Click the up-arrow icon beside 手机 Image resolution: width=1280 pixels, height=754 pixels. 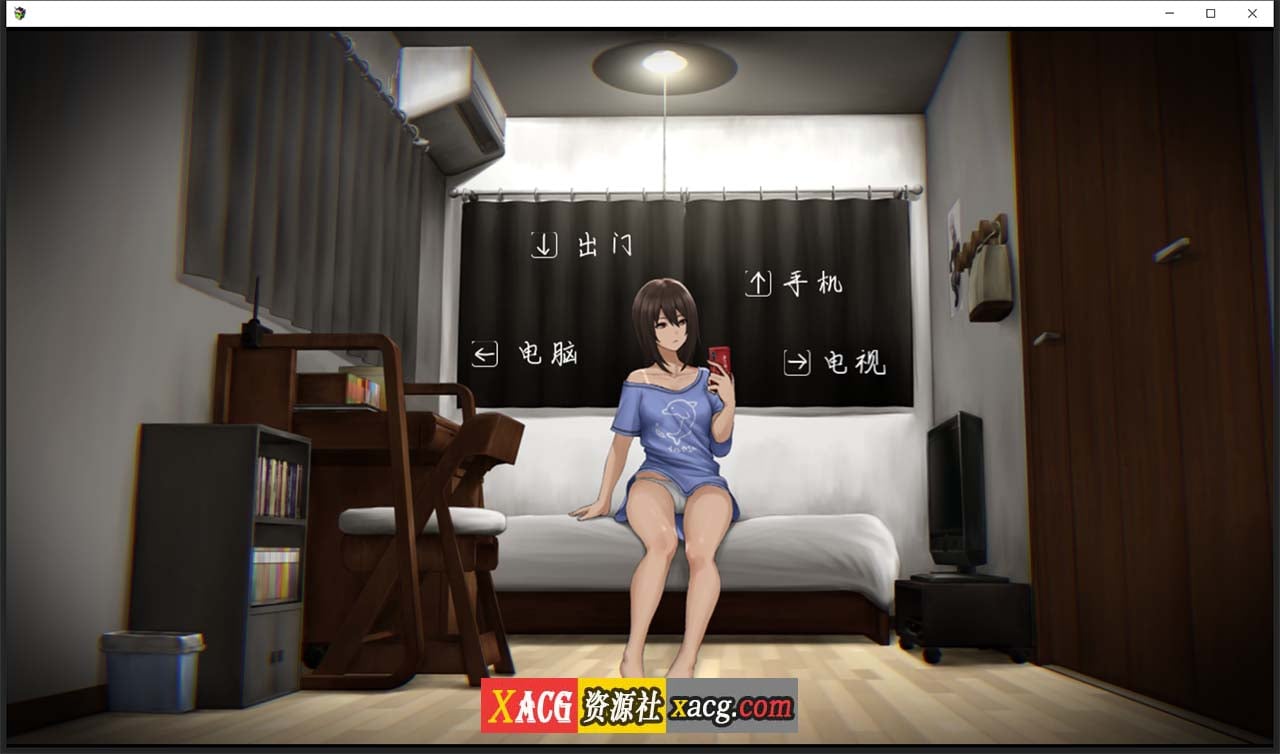click(760, 282)
